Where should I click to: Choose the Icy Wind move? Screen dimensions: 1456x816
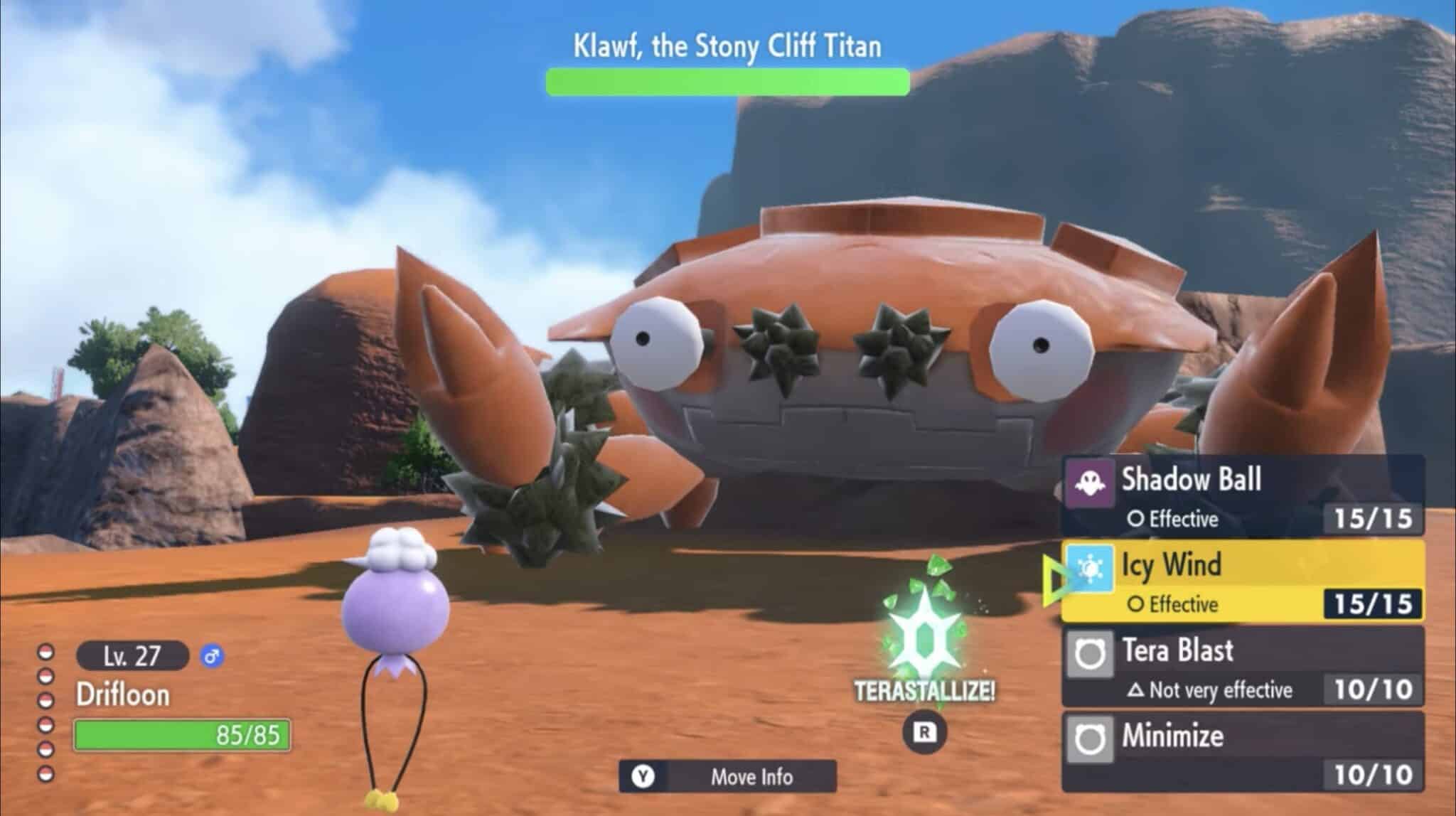[x=1243, y=581]
